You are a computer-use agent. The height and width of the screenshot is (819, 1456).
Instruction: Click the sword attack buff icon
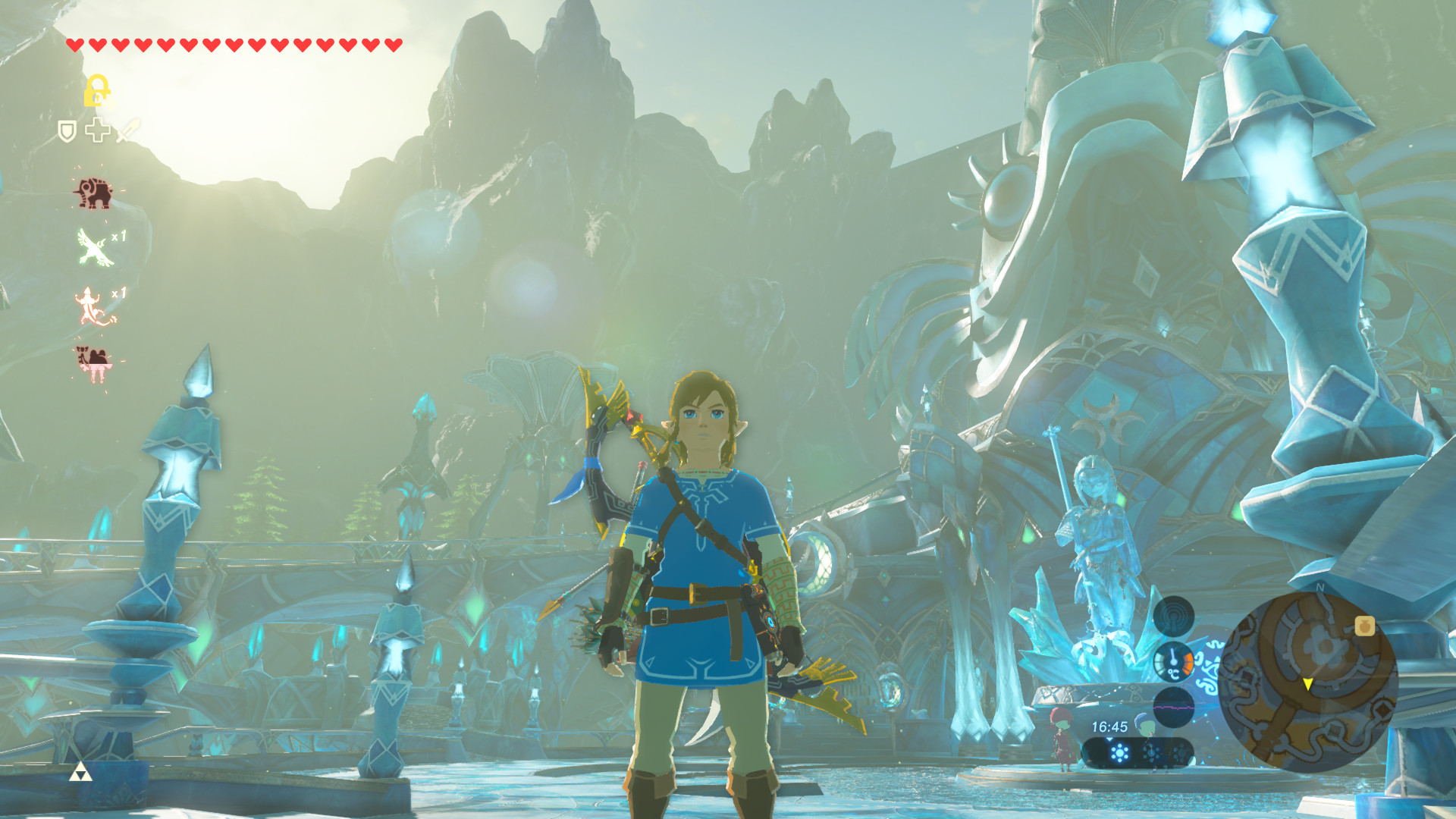125,131
